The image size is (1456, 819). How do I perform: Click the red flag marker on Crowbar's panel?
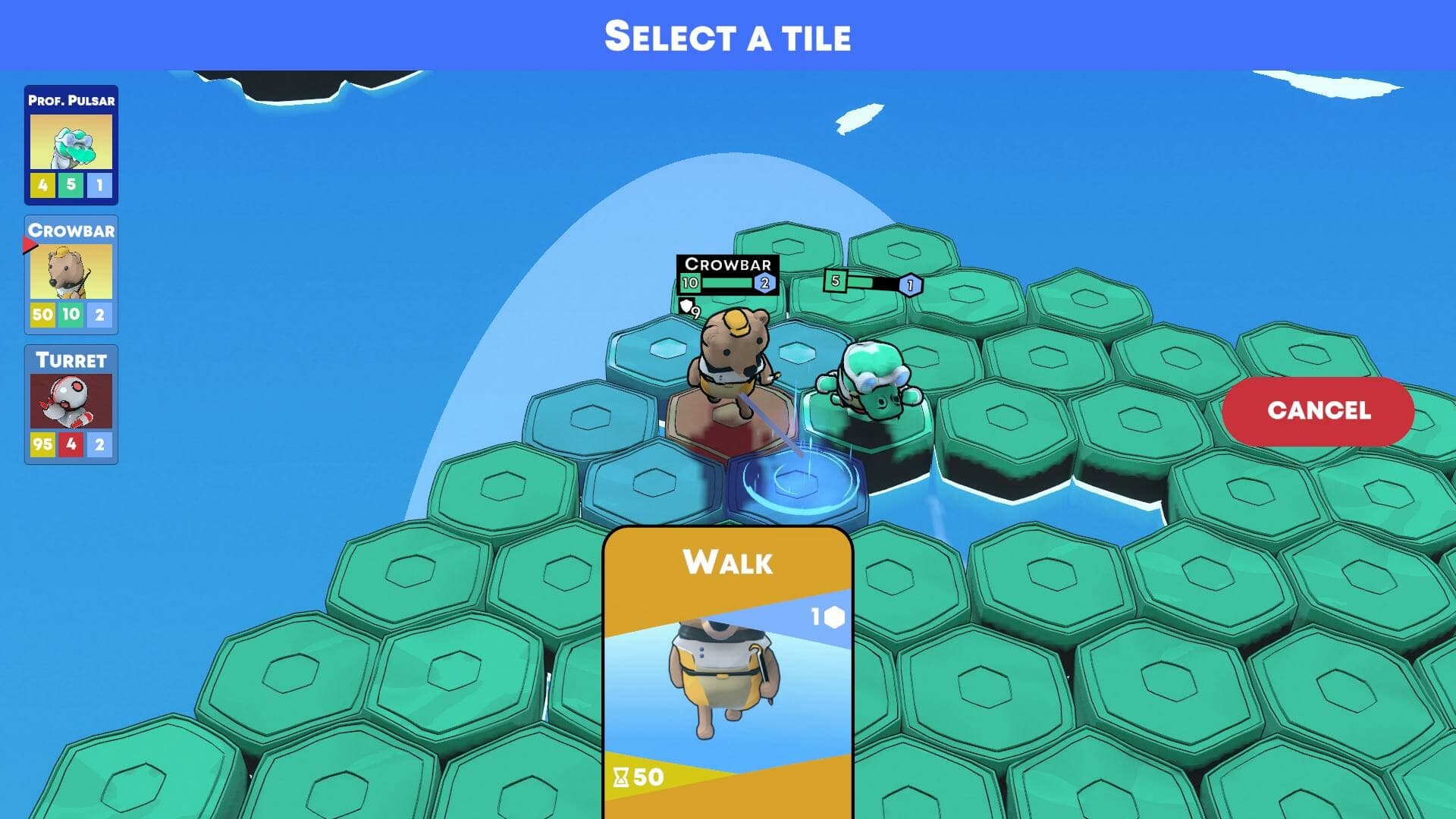click(30, 243)
